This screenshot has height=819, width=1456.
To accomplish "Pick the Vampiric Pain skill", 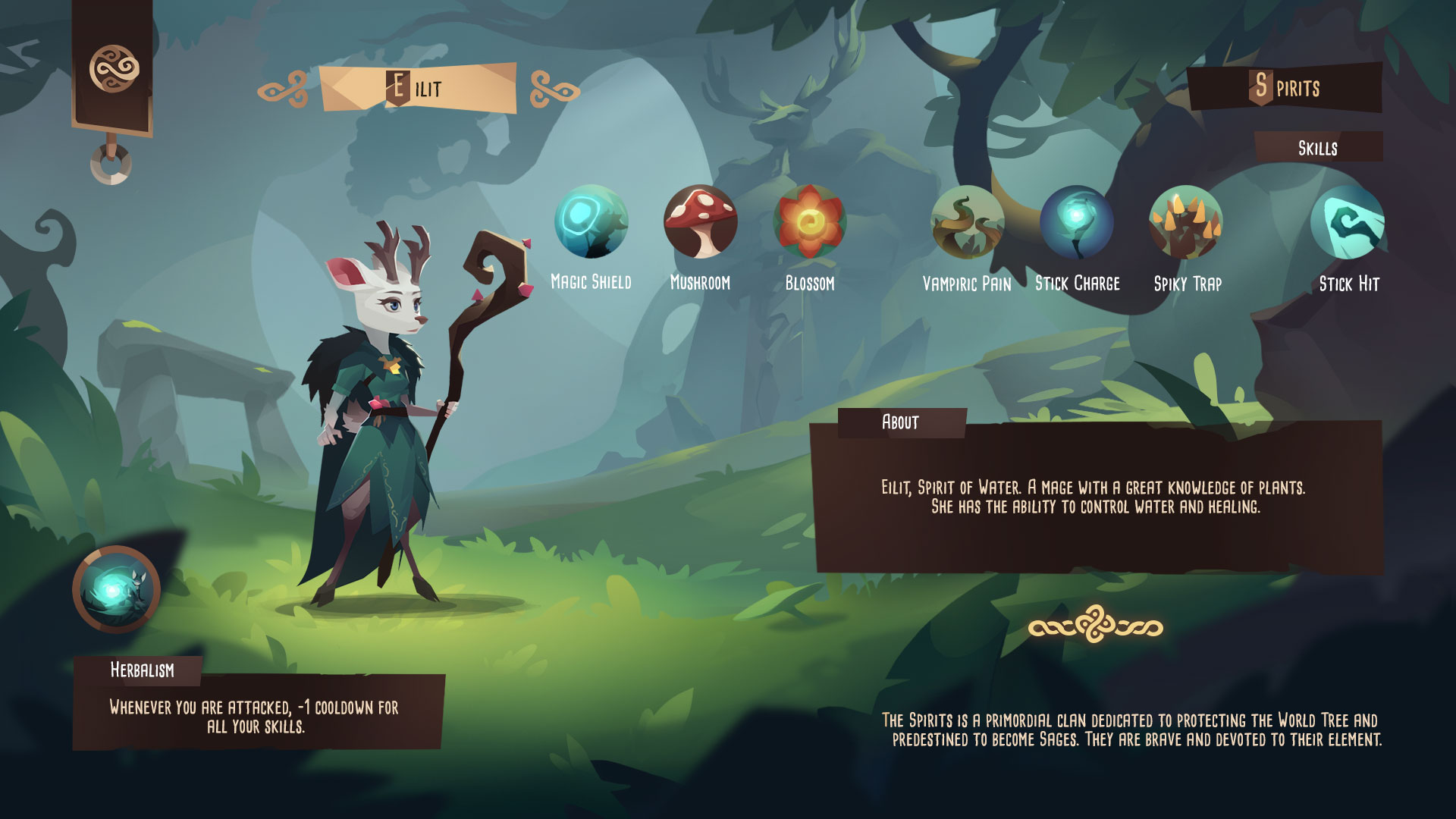I will (967, 222).
